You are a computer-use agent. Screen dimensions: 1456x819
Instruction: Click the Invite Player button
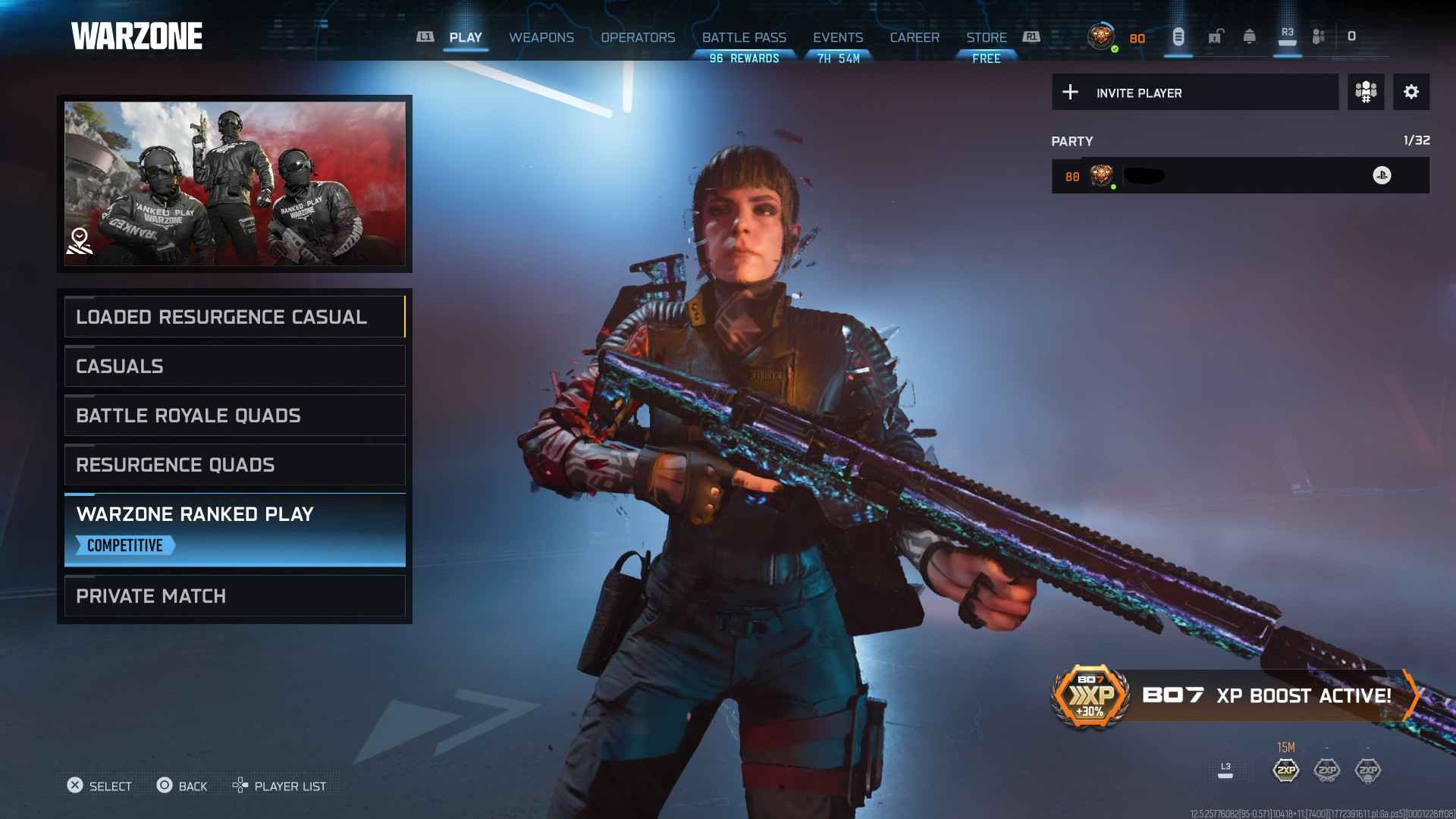[x=1194, y=93]
